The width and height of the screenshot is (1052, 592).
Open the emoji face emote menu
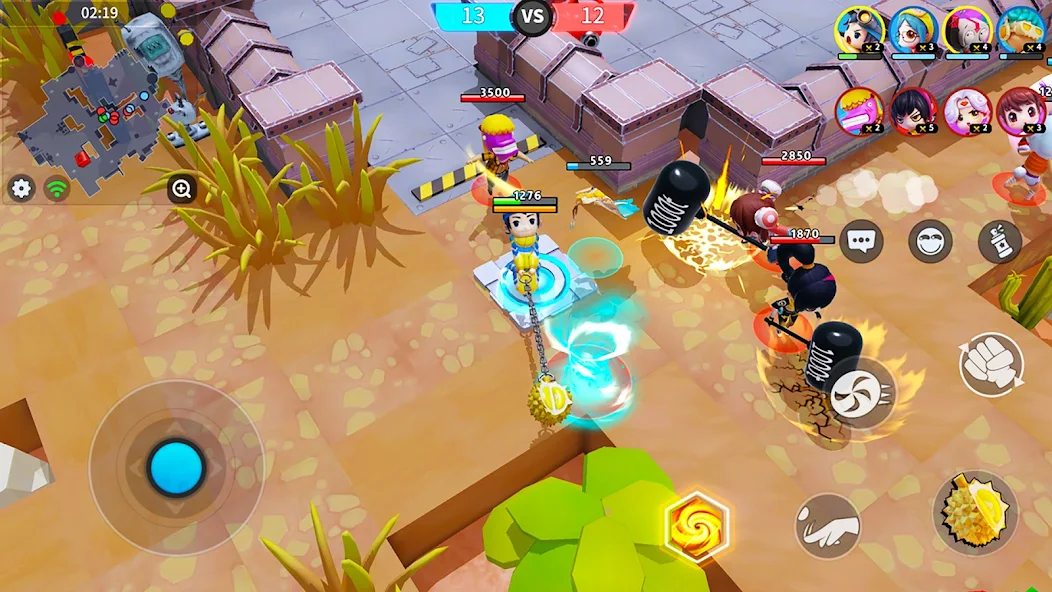point(930,241)
